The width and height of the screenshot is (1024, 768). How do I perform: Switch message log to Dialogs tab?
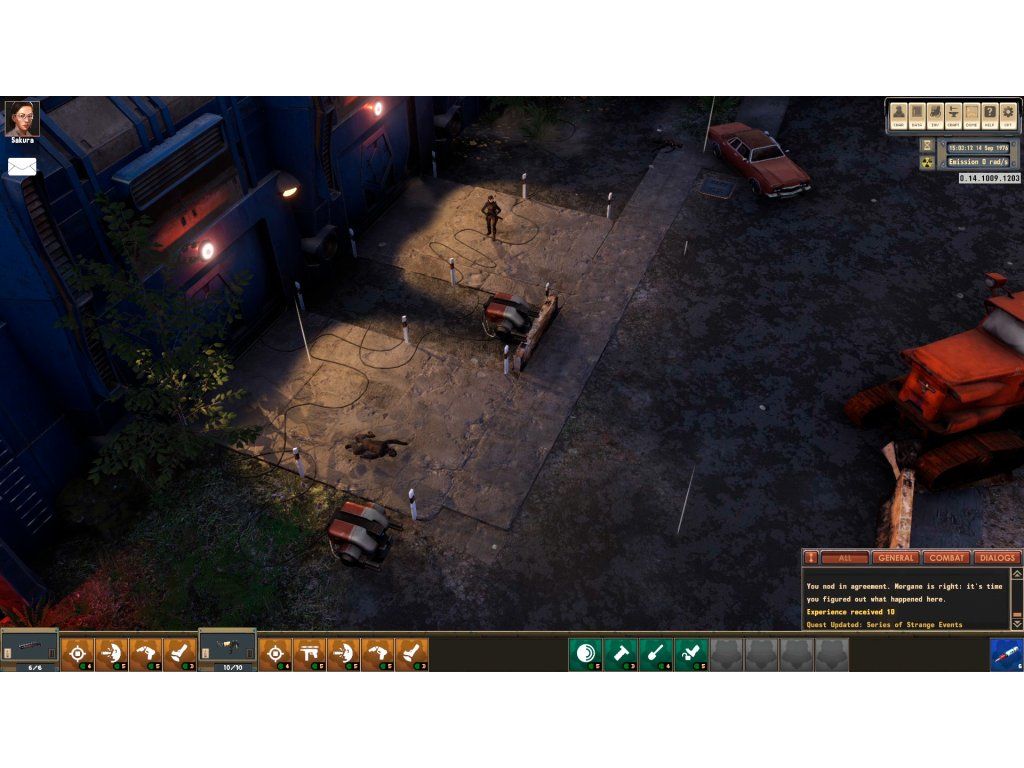click(996, 558)
